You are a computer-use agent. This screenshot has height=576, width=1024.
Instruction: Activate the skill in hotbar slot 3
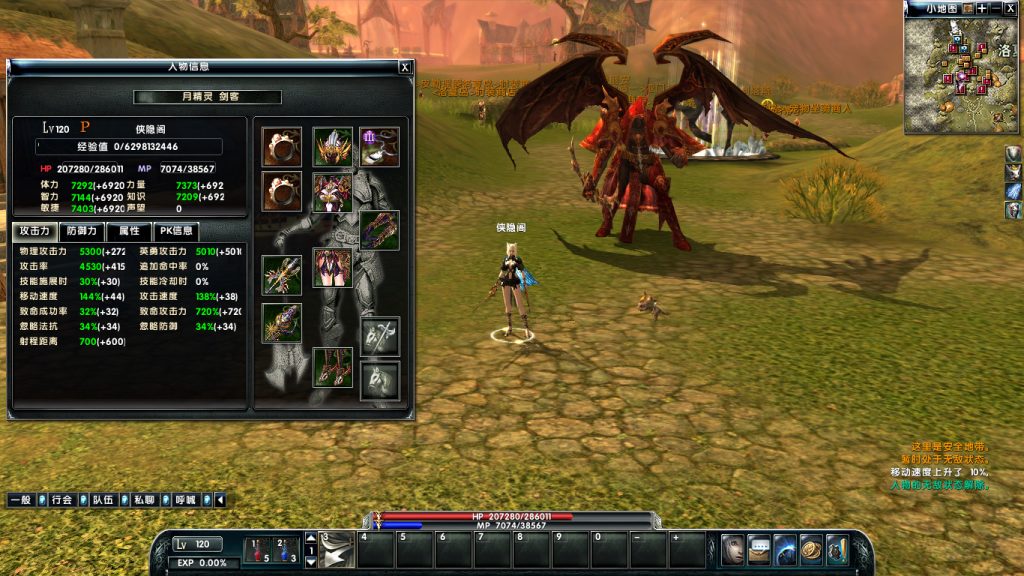coord(337,551)
